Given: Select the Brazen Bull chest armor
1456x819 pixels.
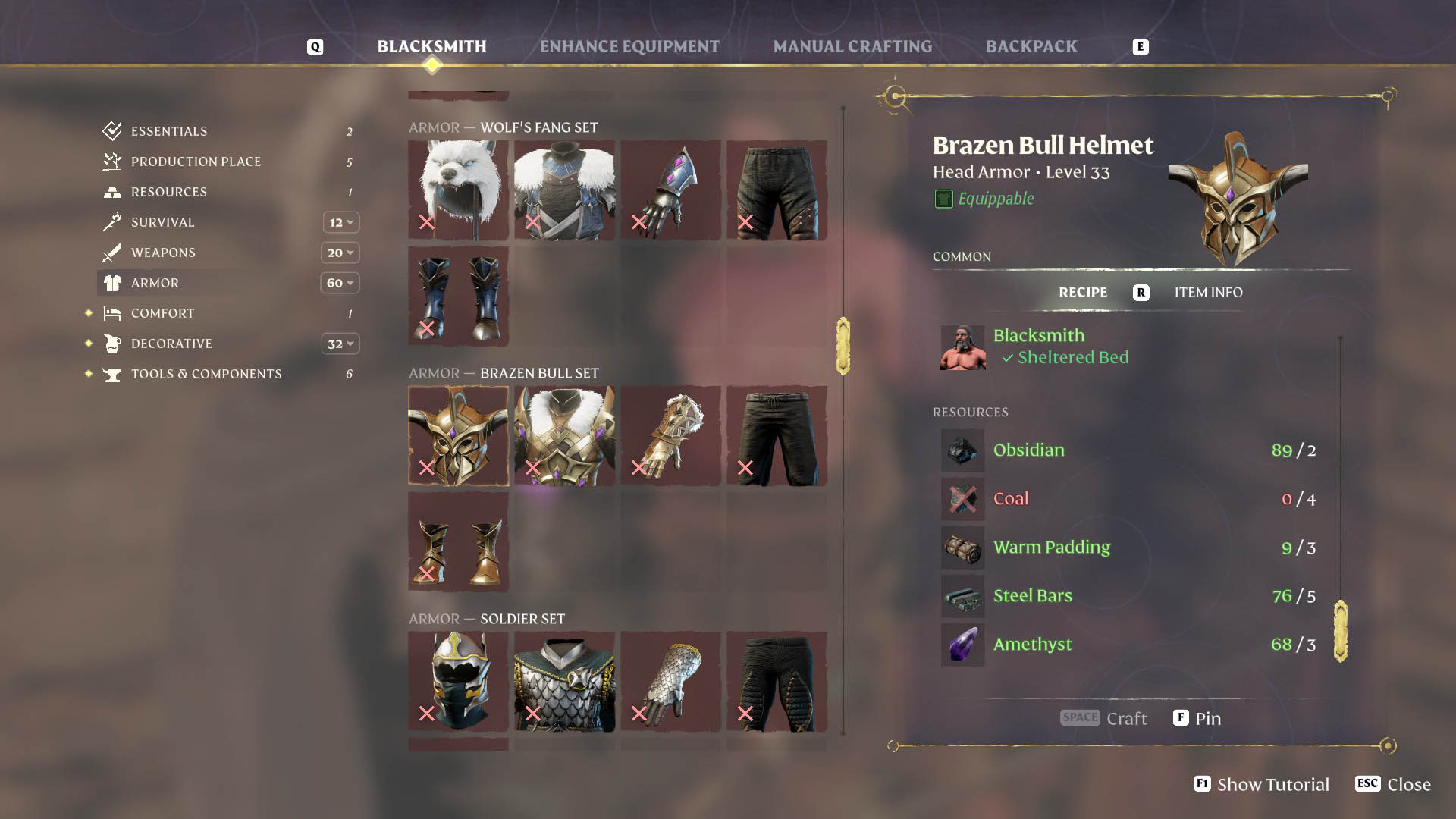Looking at the screenshot, I should click(x=564, y=435).
